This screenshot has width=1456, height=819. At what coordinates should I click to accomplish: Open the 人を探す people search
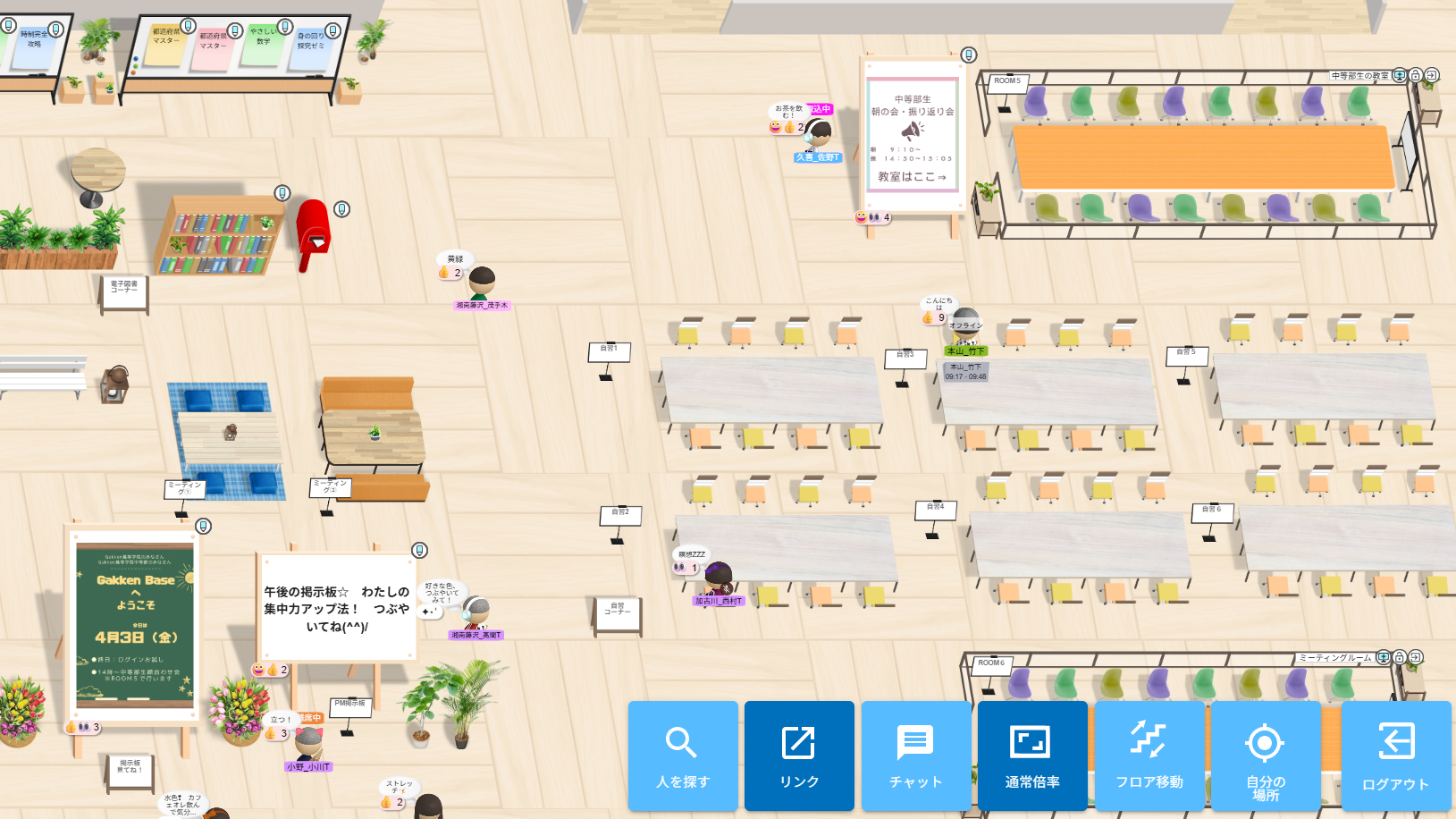[683, 756]
